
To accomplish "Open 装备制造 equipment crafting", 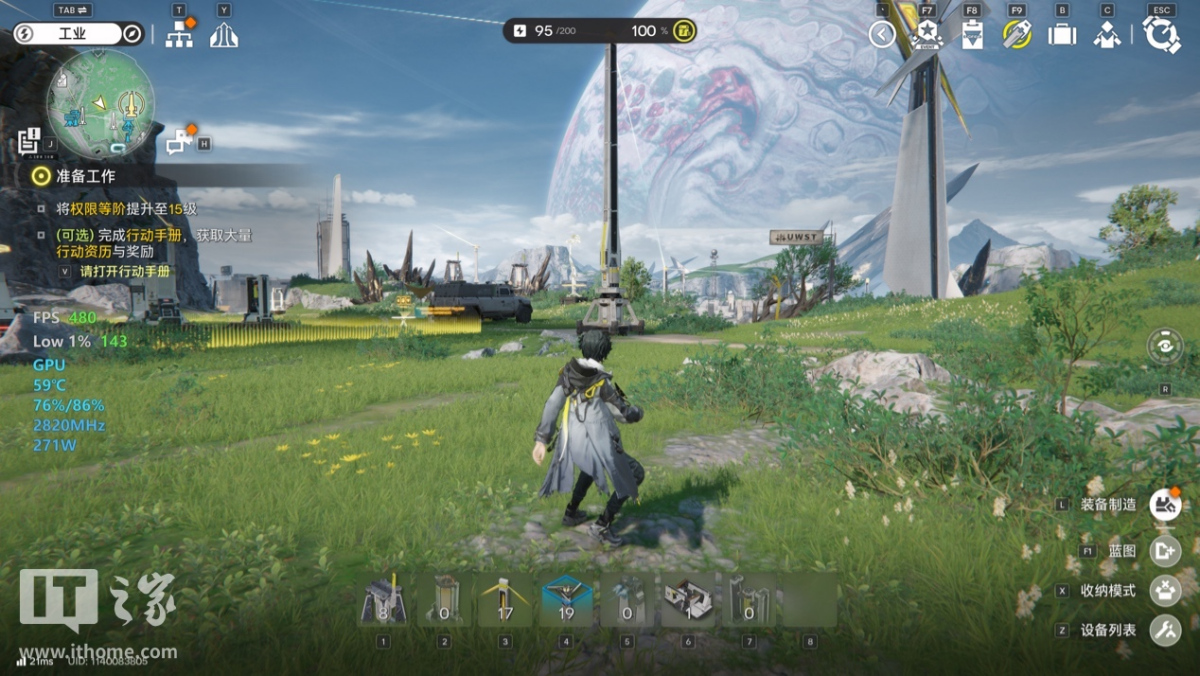I will click(x=1165, y=504).
